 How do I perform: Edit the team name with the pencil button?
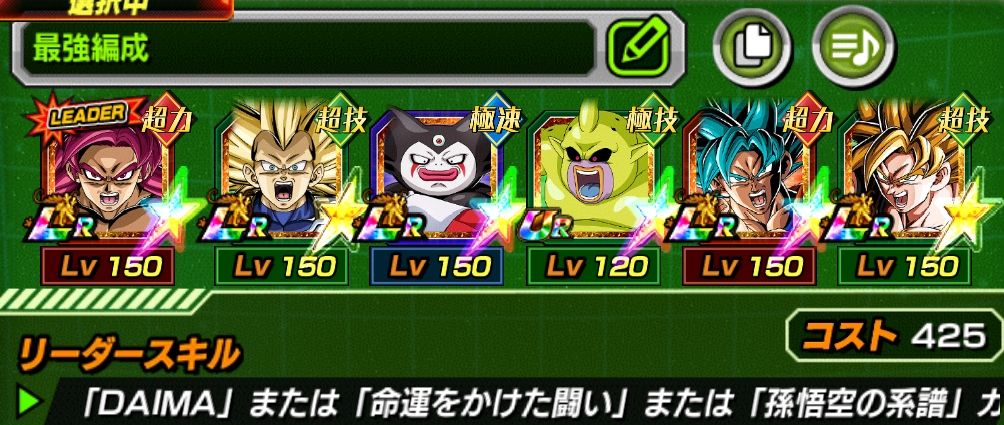[644, 48]
